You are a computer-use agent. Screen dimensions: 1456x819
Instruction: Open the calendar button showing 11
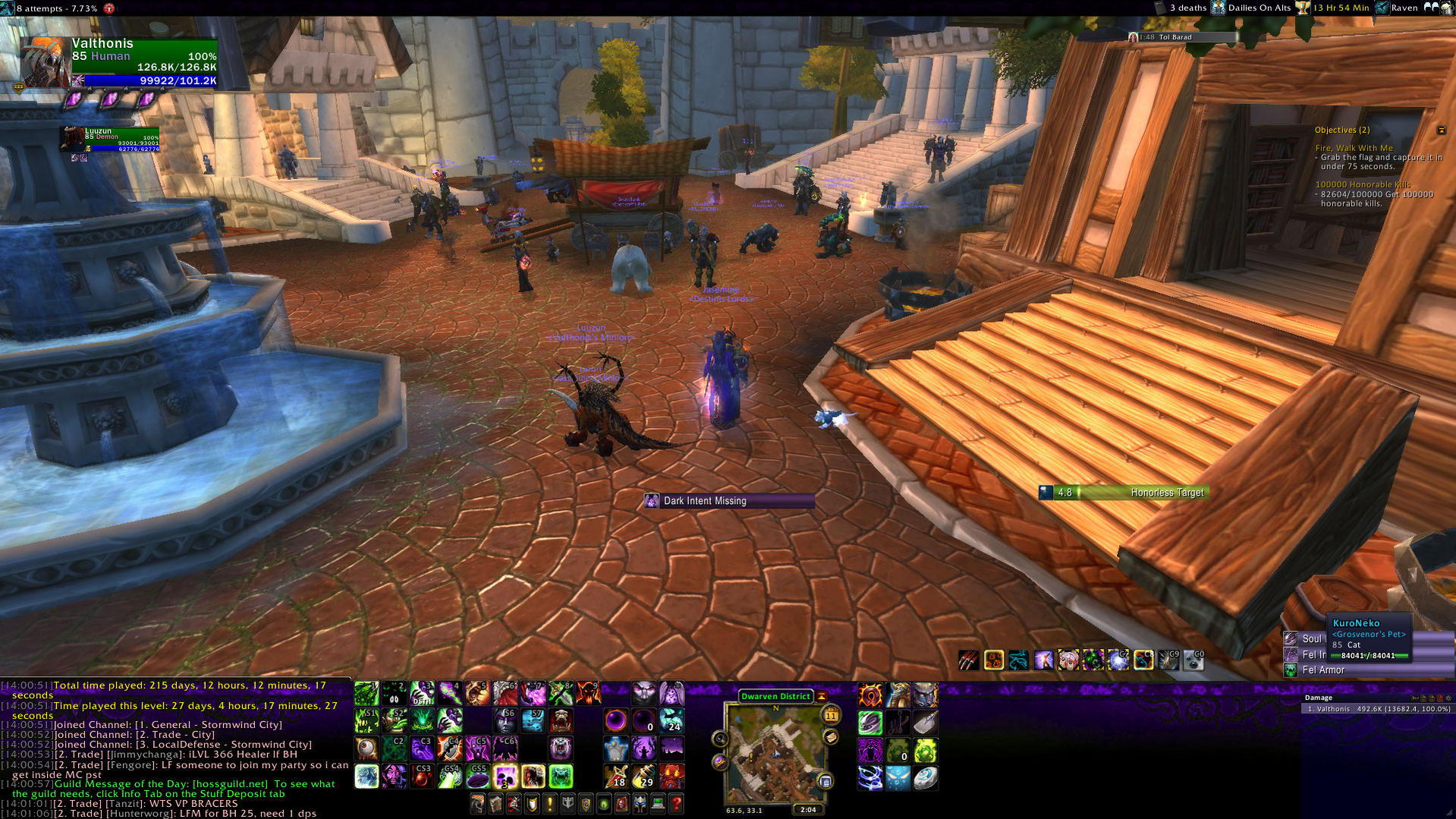pos(831,715)
